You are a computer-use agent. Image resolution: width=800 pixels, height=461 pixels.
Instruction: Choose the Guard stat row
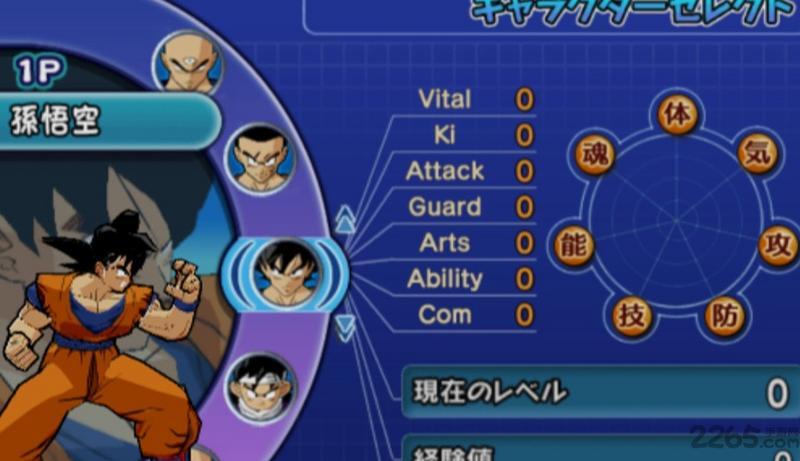[x=472, y=207]
